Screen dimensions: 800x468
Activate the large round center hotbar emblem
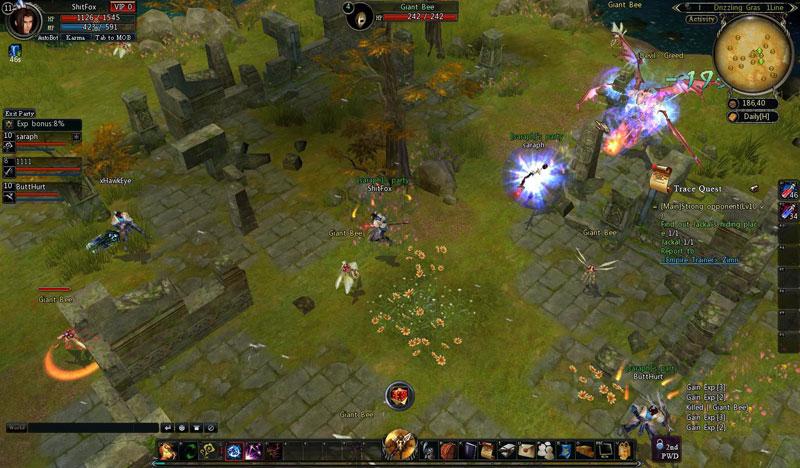(x=400, y=443)
